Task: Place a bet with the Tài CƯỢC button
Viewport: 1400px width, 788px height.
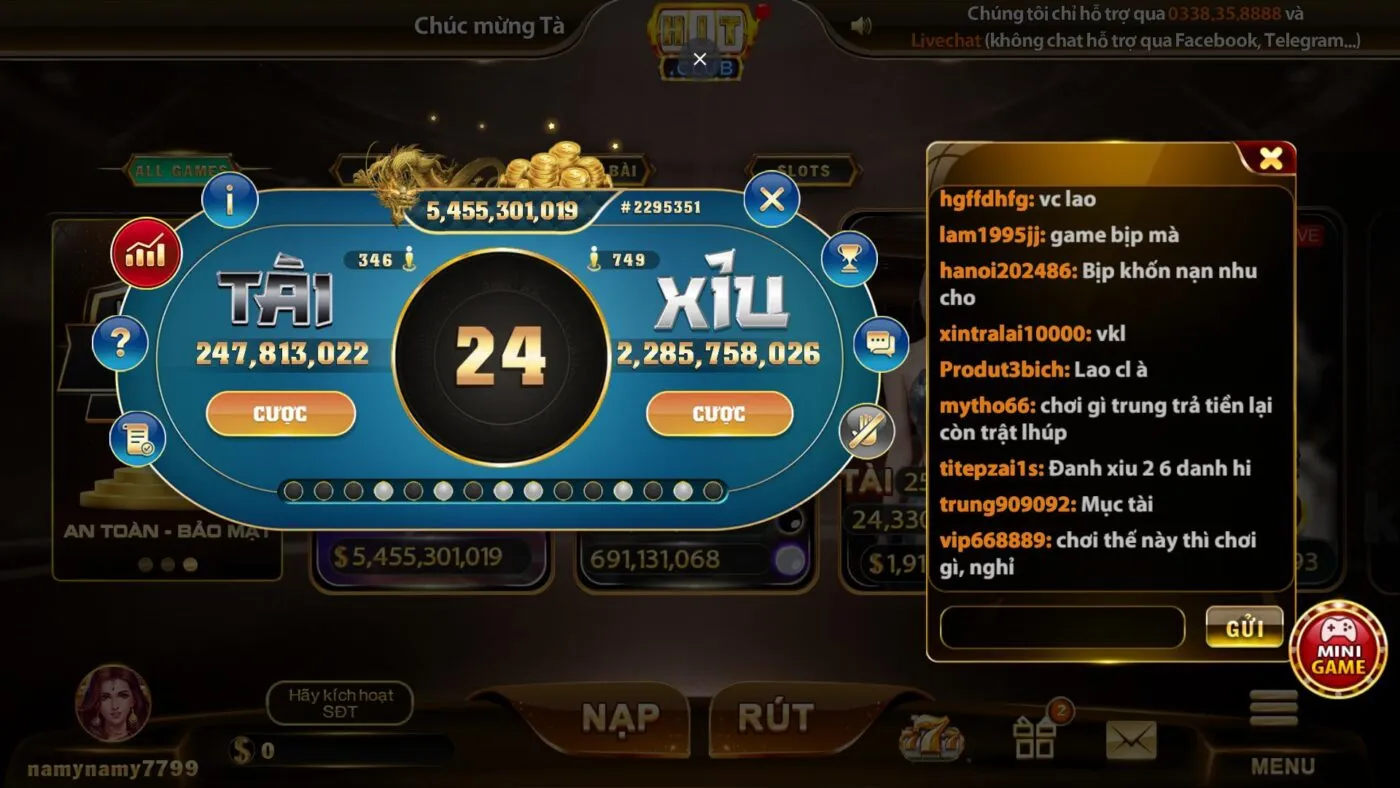Action: click(281, 413)
